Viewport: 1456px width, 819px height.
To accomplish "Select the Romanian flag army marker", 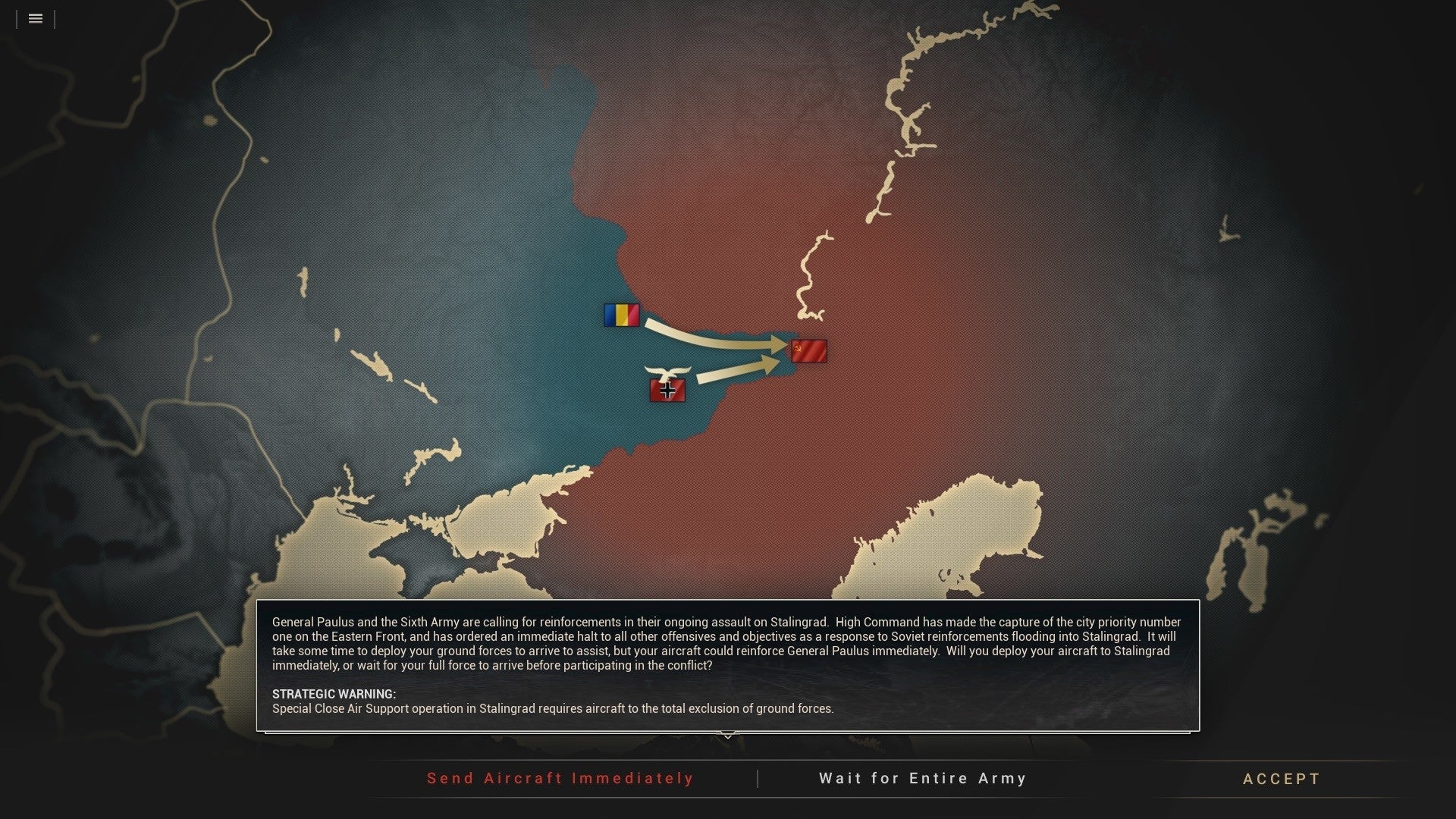I will (622, 314).
